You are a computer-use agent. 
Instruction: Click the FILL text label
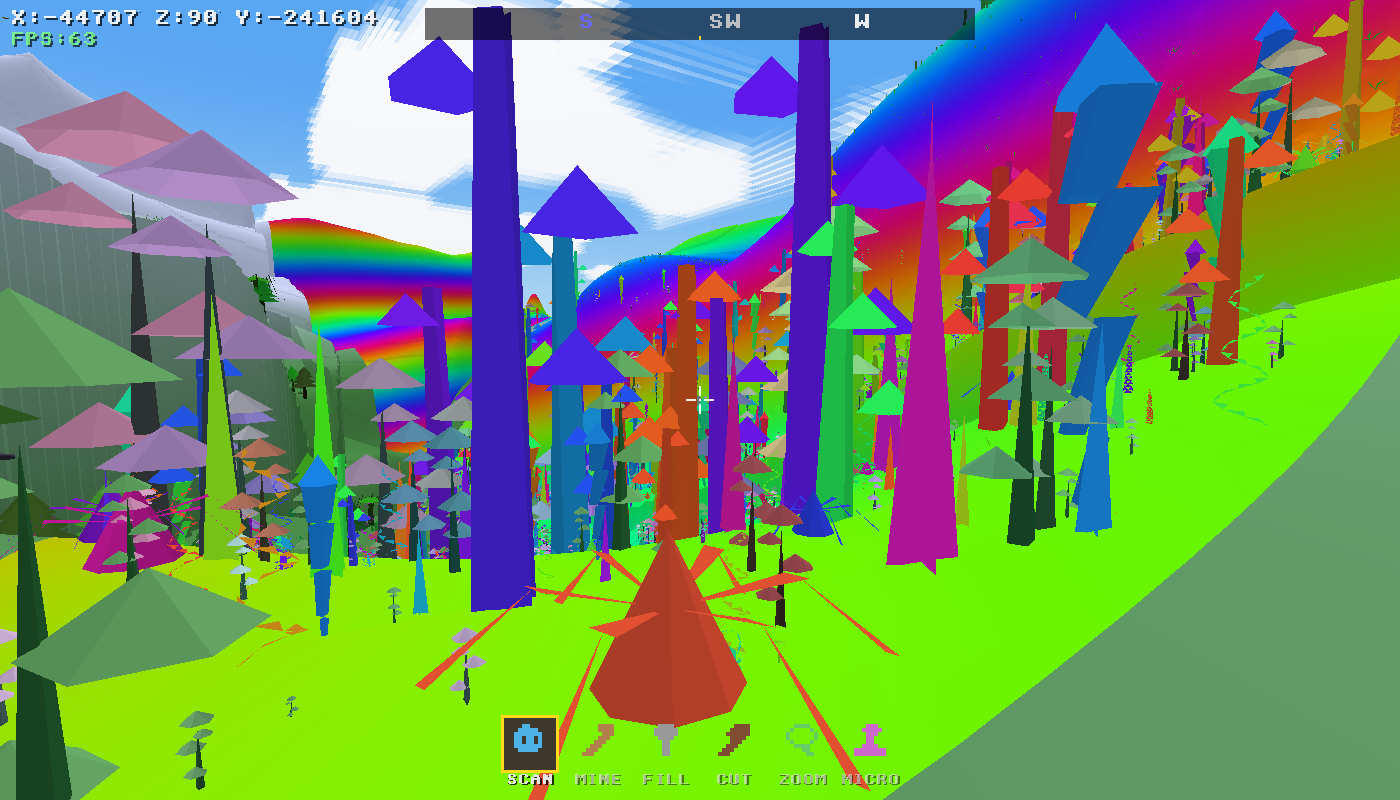point(667,779)
